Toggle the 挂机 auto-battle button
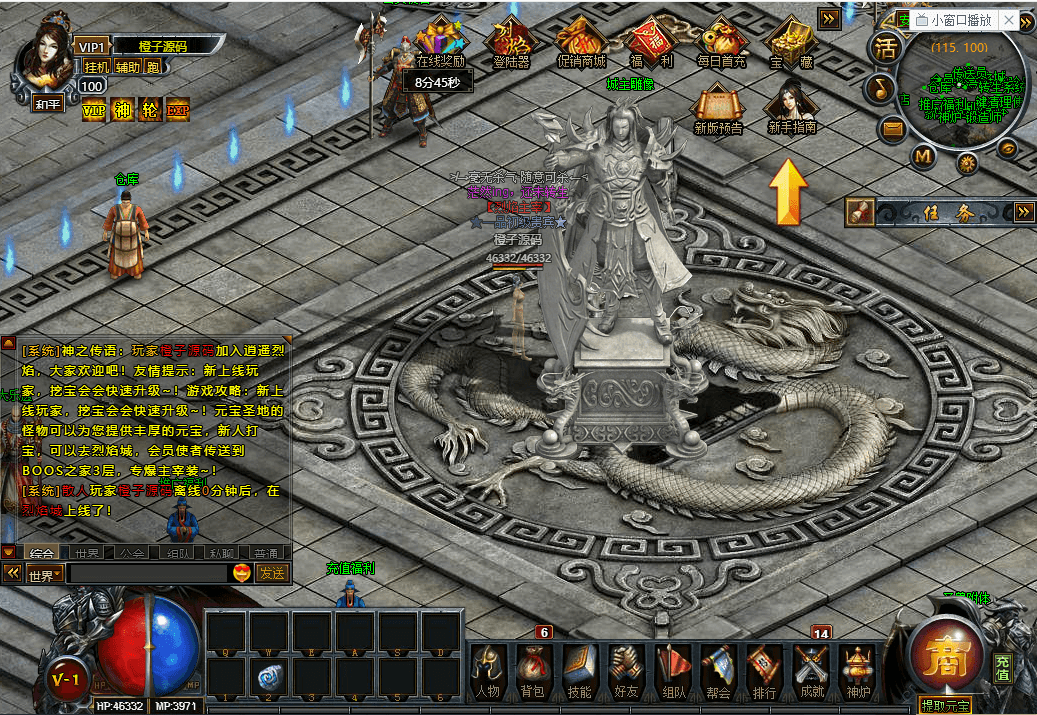The image size is (1037, 715). [96, 67]
